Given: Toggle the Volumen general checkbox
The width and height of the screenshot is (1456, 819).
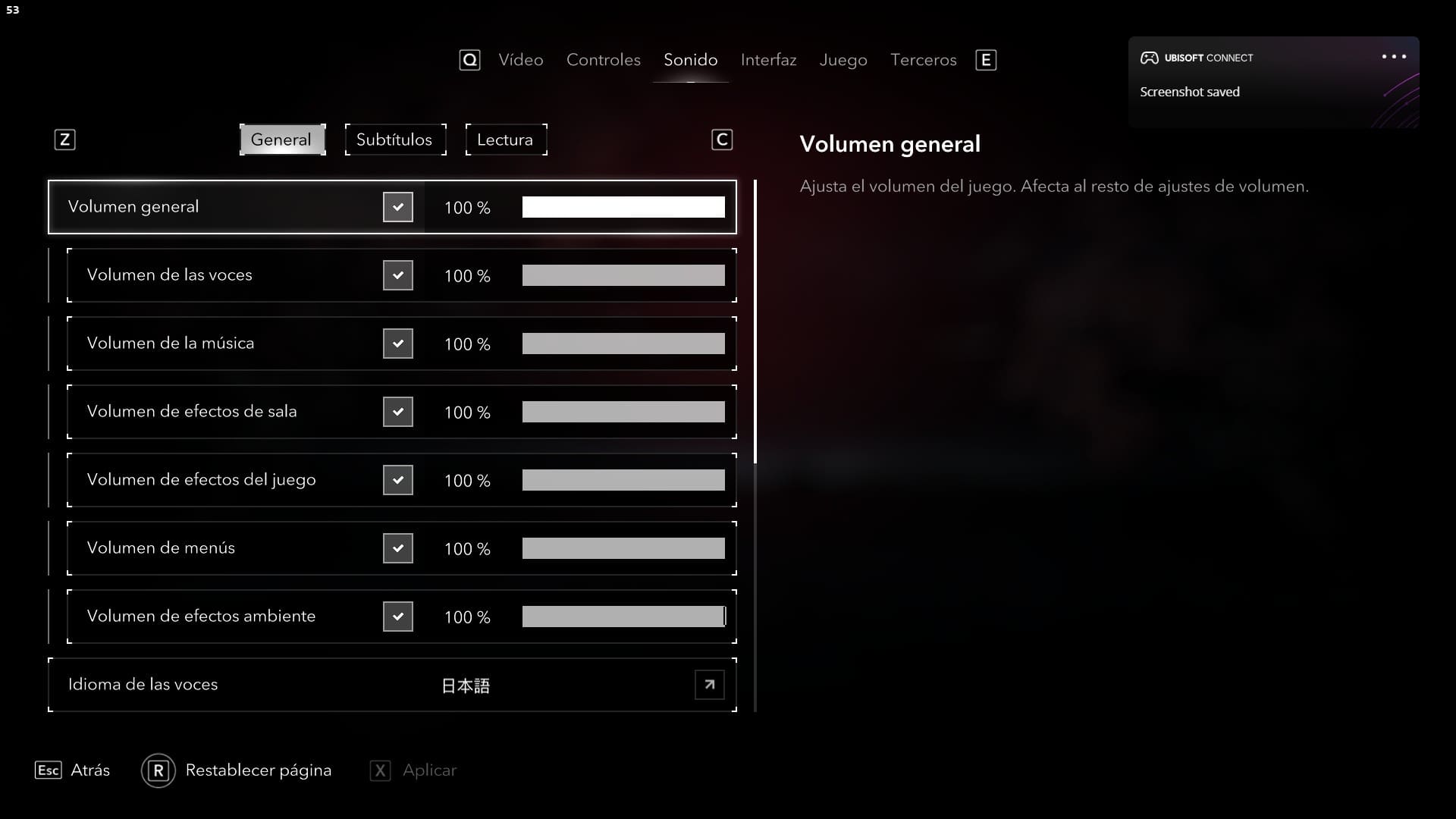Looking at the screenshot, I should pyautogui.click(x=397, y=207).
